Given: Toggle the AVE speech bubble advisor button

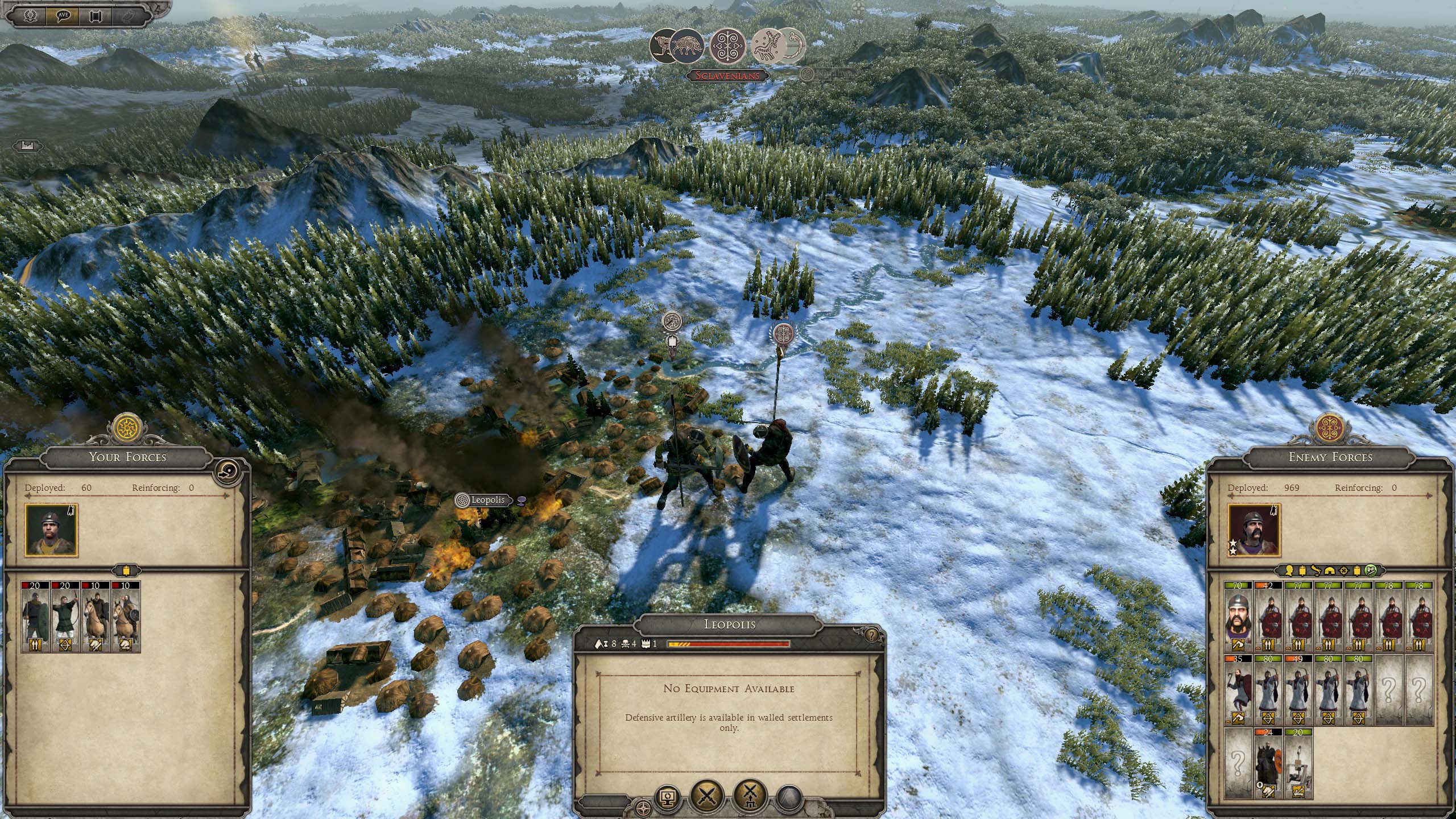Looking at the screenshot, I should tap(63, 15).
